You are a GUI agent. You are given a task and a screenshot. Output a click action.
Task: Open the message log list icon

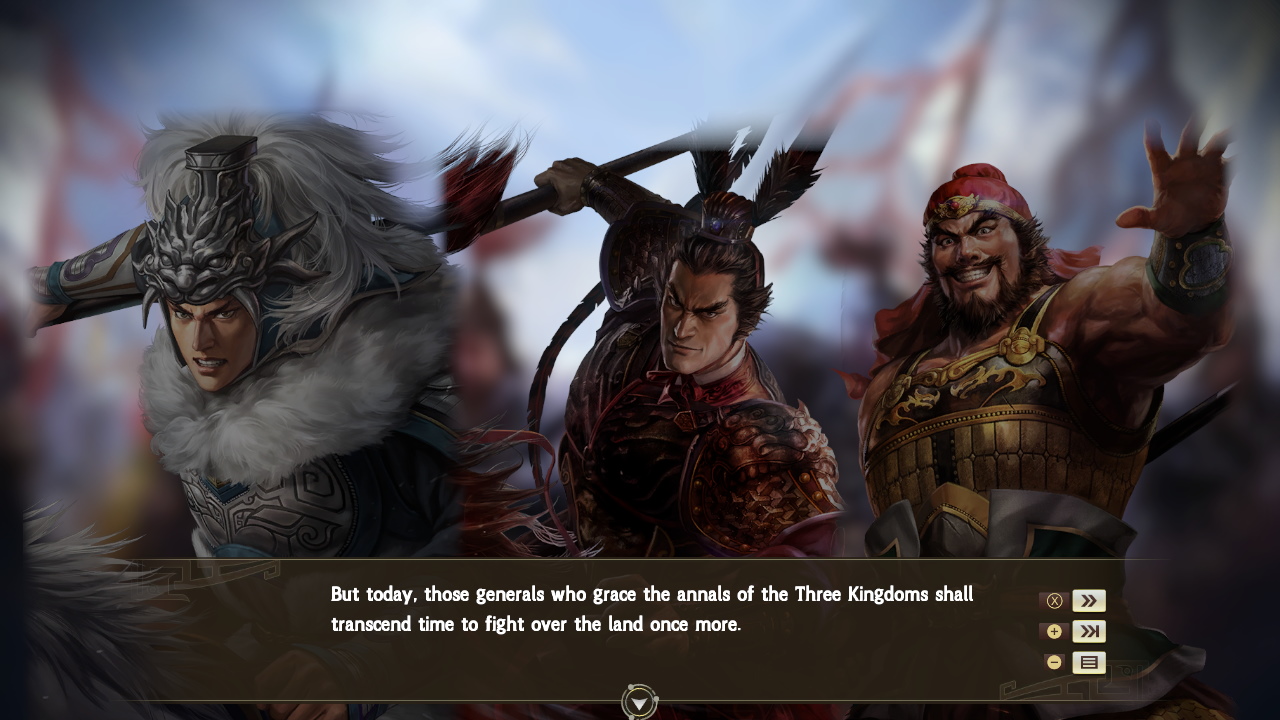[1089, 662]
